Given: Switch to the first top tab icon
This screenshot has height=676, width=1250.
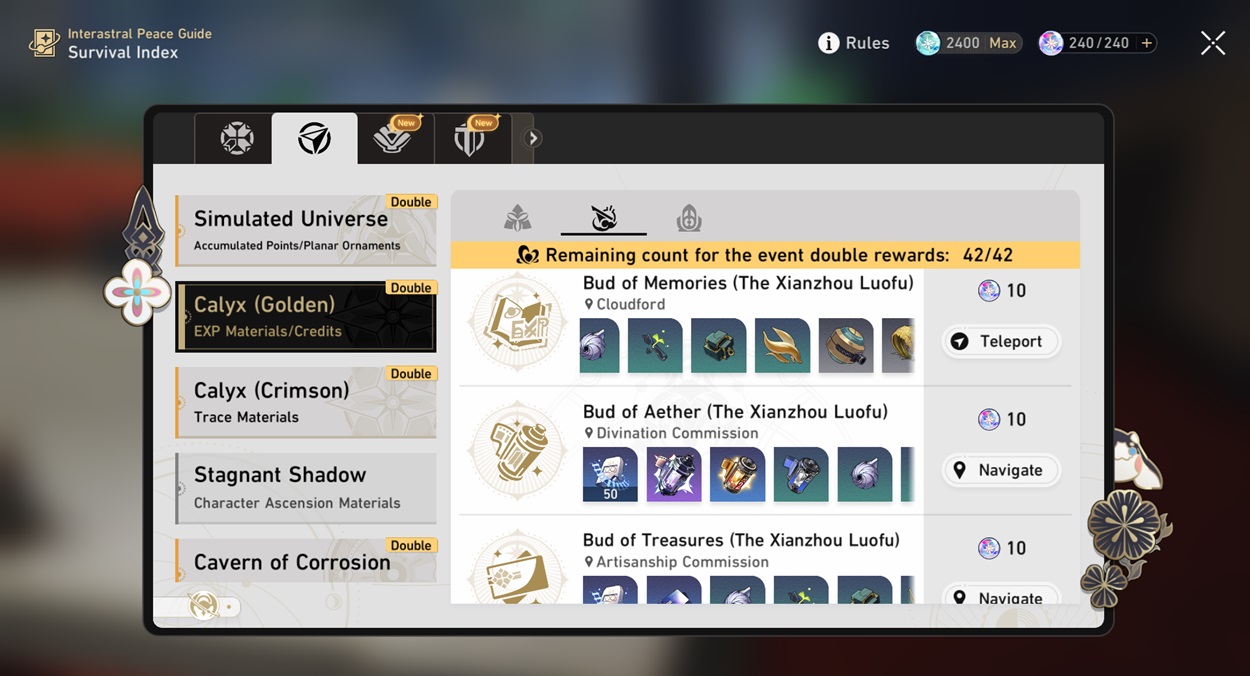Looking at the screenshot, I should [237, 139].
